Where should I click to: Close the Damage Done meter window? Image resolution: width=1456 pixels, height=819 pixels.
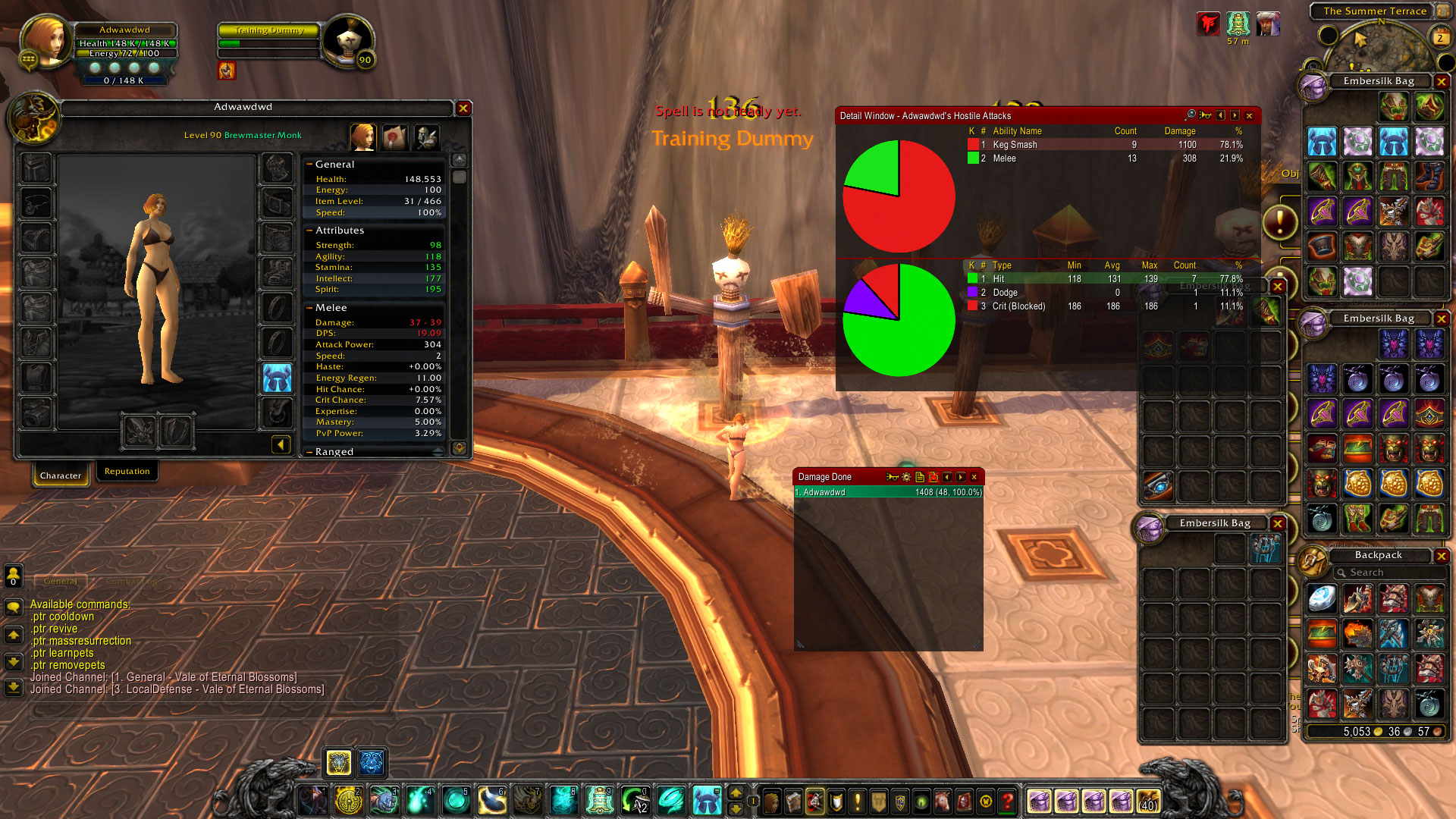(974, 477)
